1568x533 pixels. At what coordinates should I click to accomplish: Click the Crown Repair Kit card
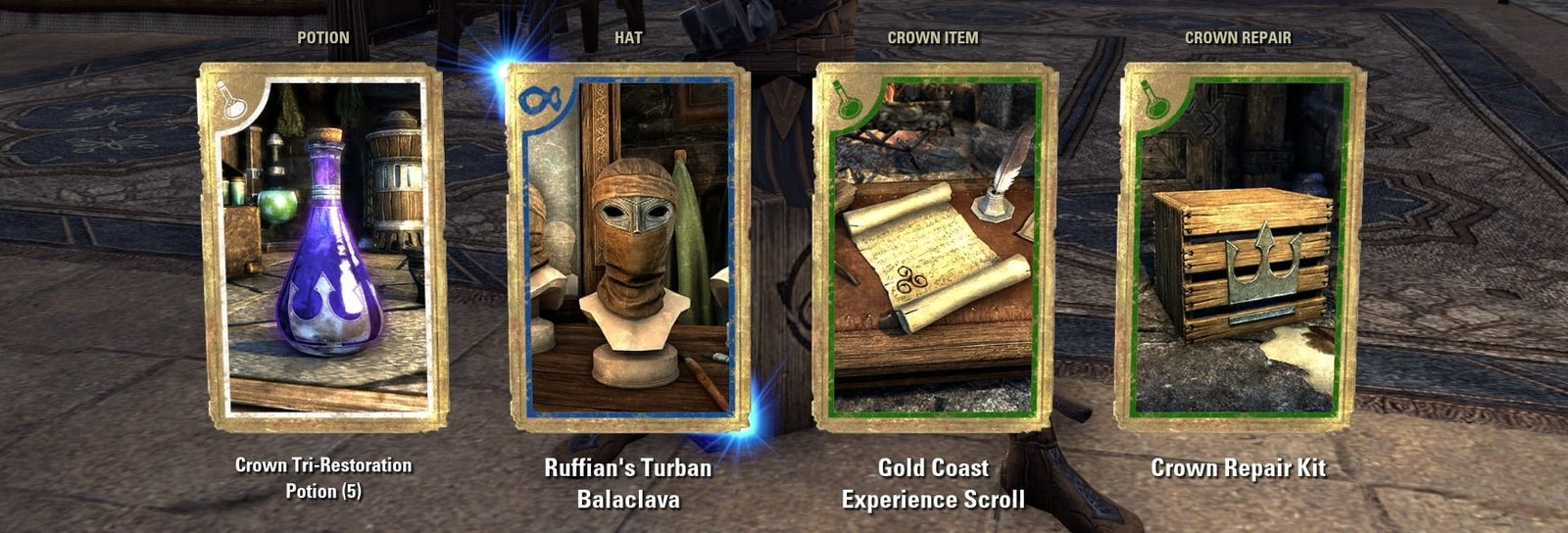click(x=1240, y=247)
